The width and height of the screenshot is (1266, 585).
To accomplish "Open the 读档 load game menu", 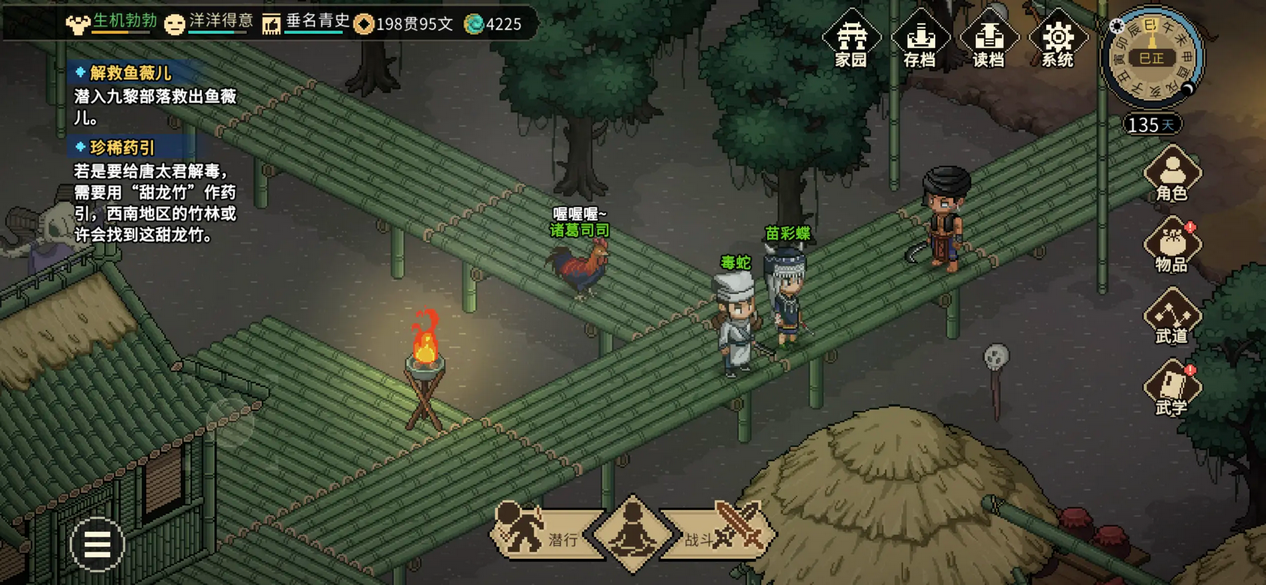I will click(988, 40).
